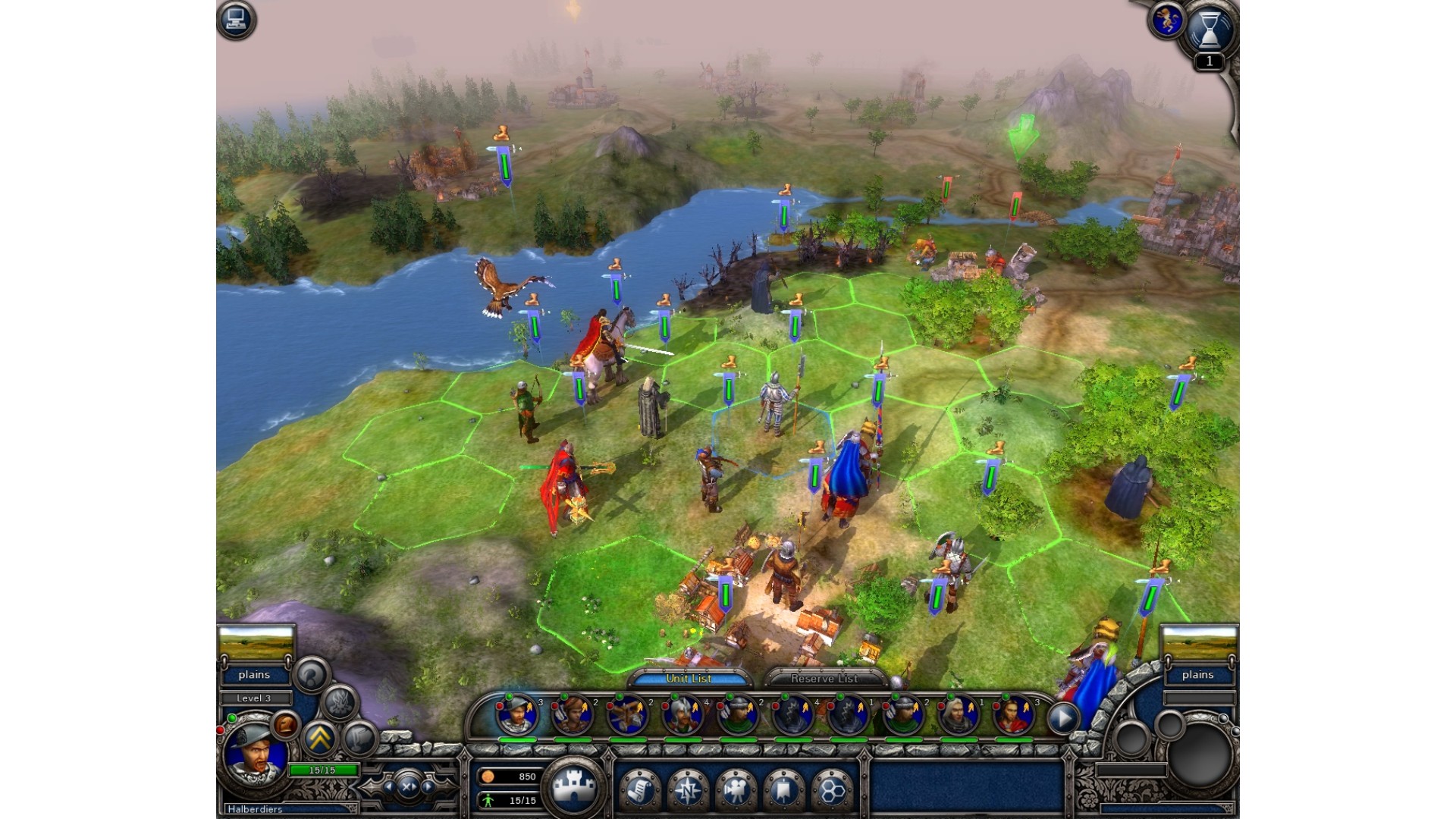Open the question mark unit info button

pyautogui.click(x=311, y=673)
